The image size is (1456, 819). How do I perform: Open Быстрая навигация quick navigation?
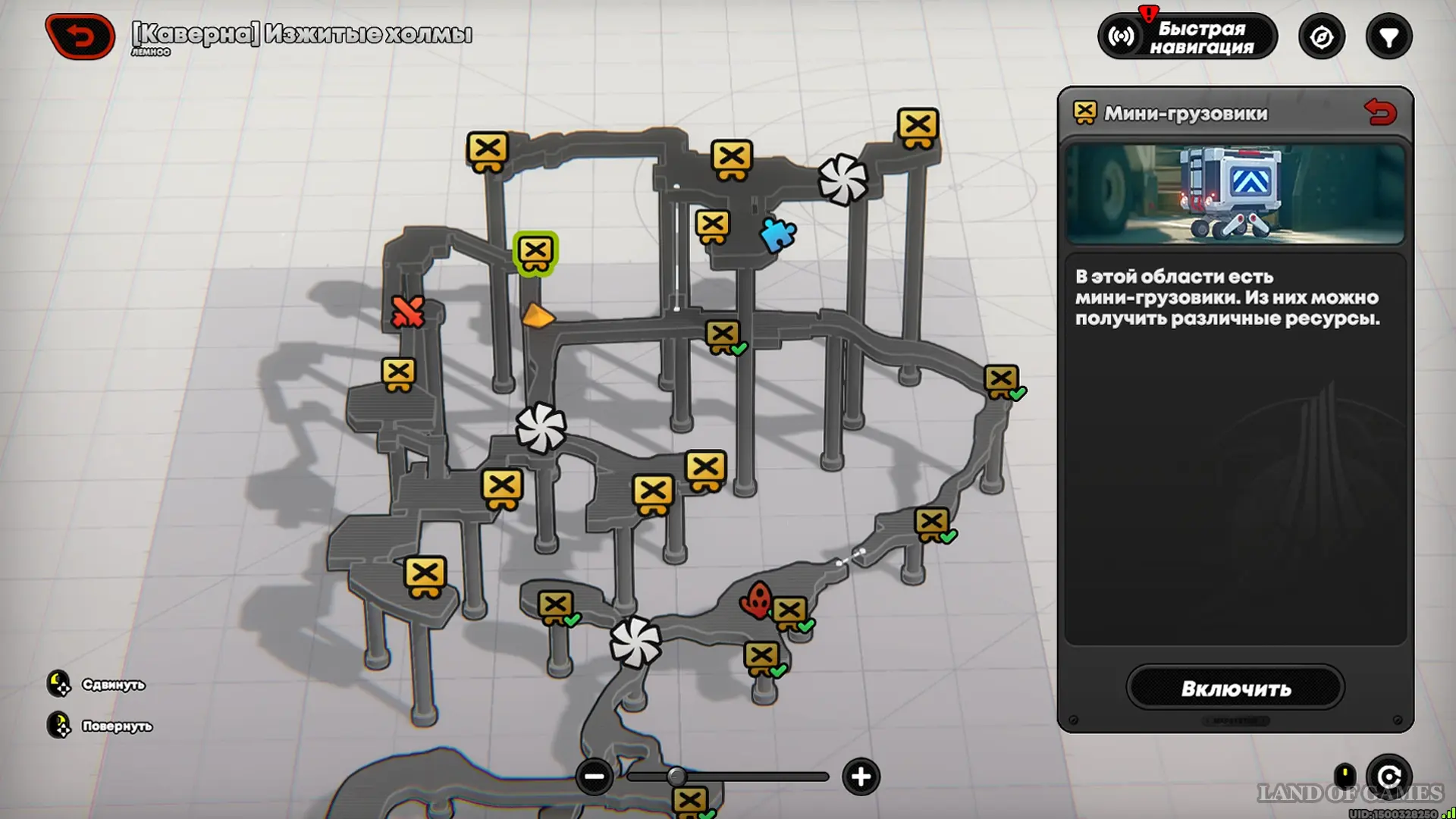click(1188, 36)
